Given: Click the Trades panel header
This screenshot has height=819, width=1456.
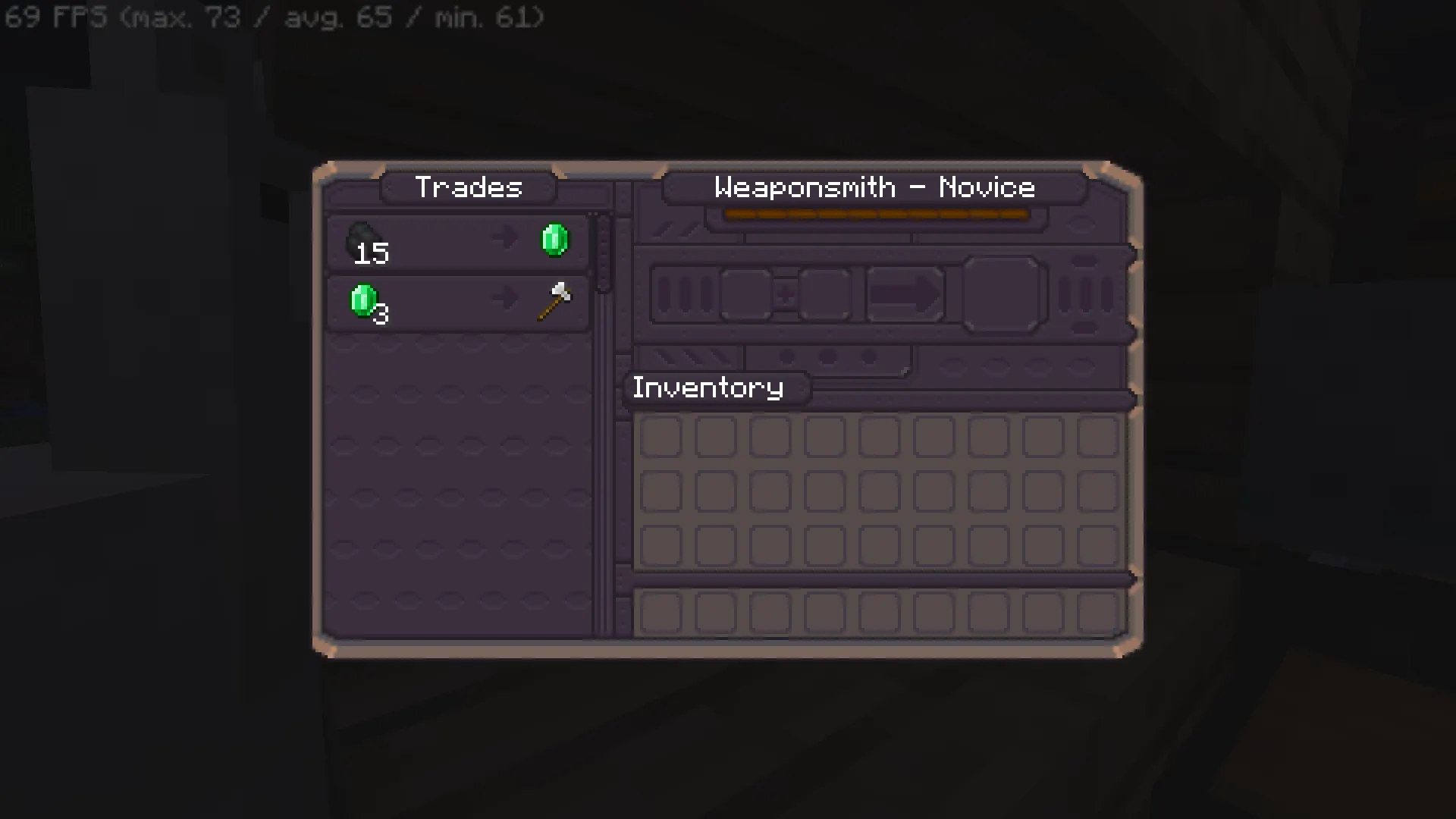Looking at the screenshot, I should coord(469,187).
